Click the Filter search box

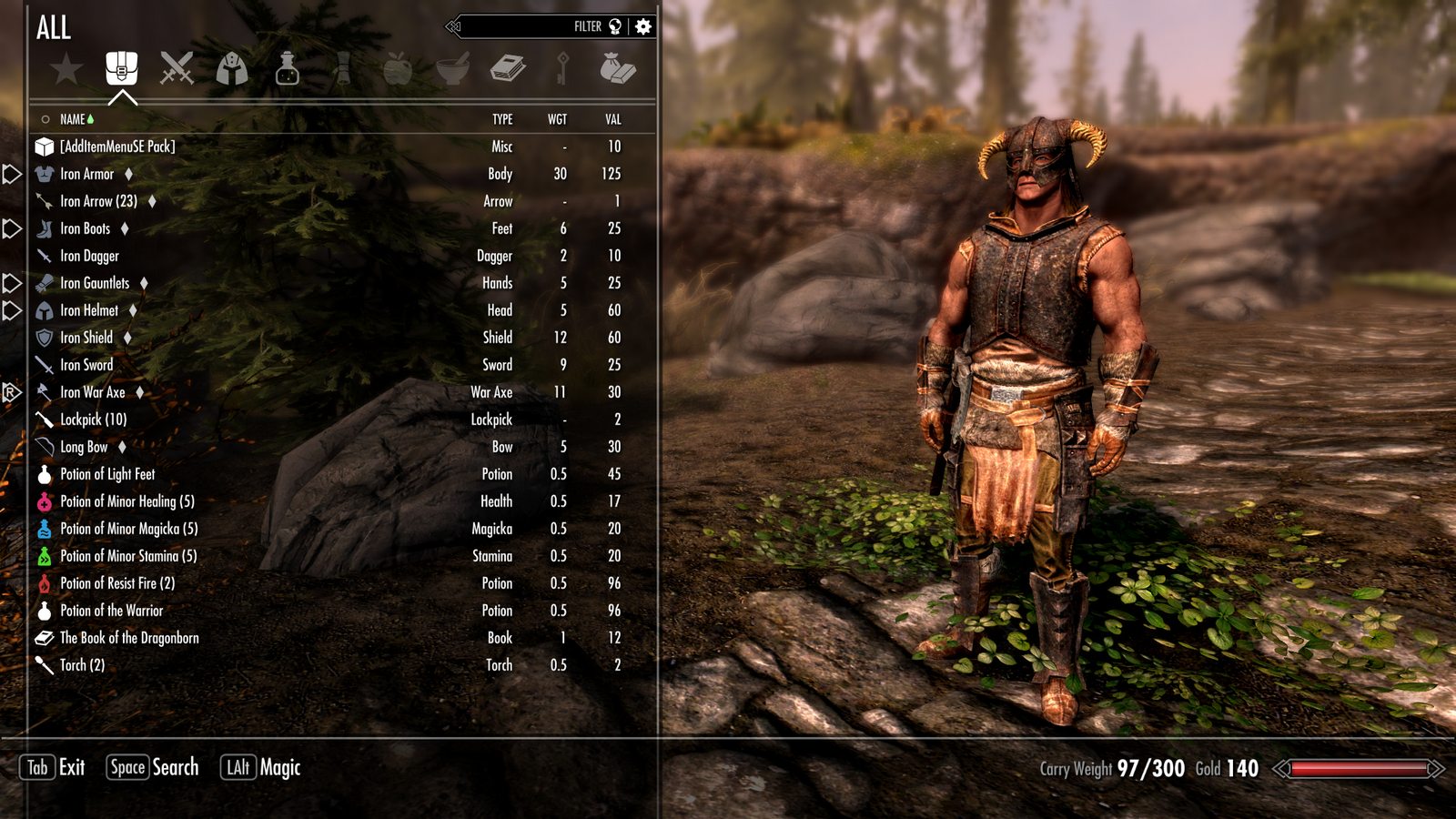tap(537, 26)
